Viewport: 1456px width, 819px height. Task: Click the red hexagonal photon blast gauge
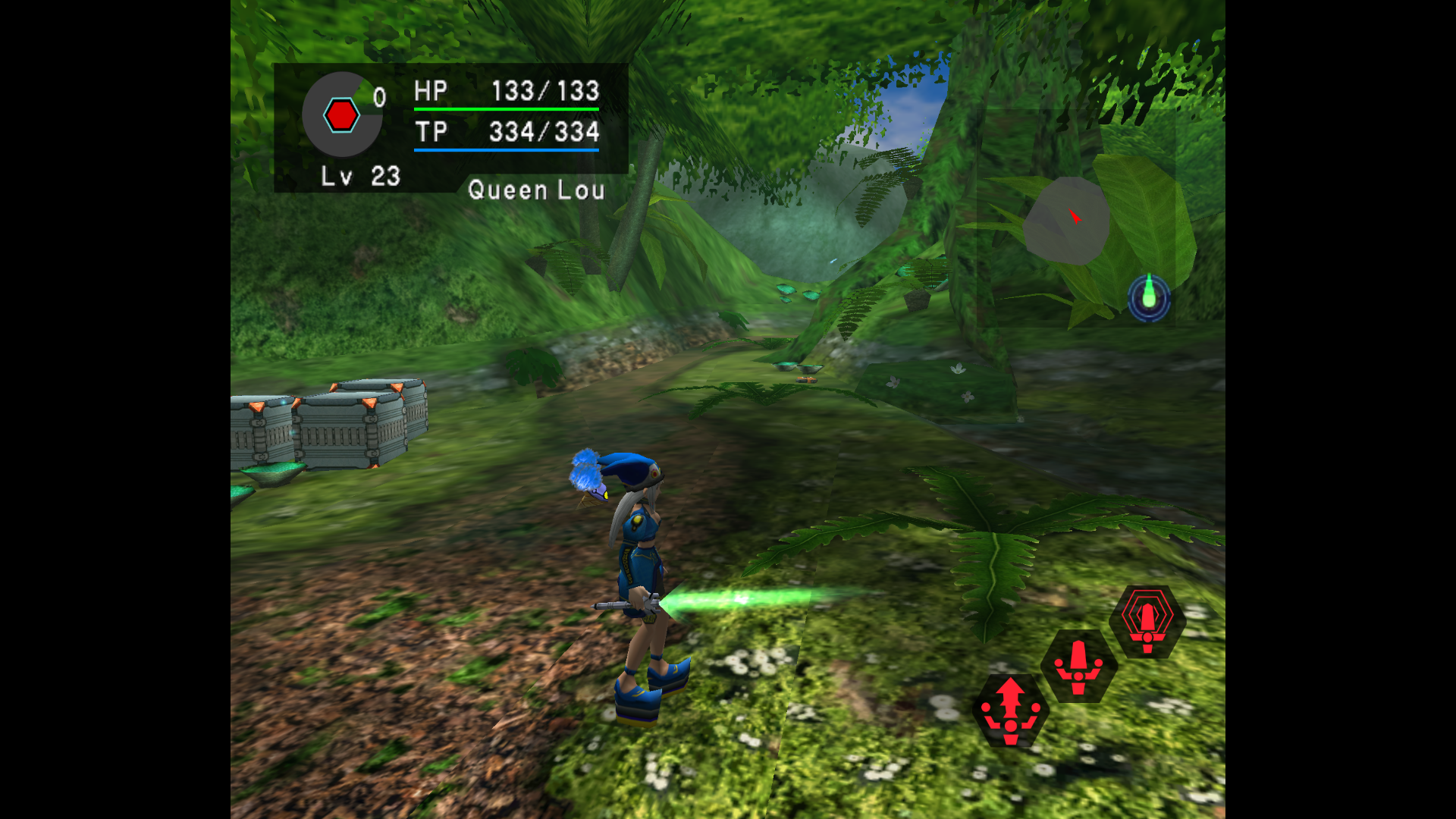(x=343, y=115)
